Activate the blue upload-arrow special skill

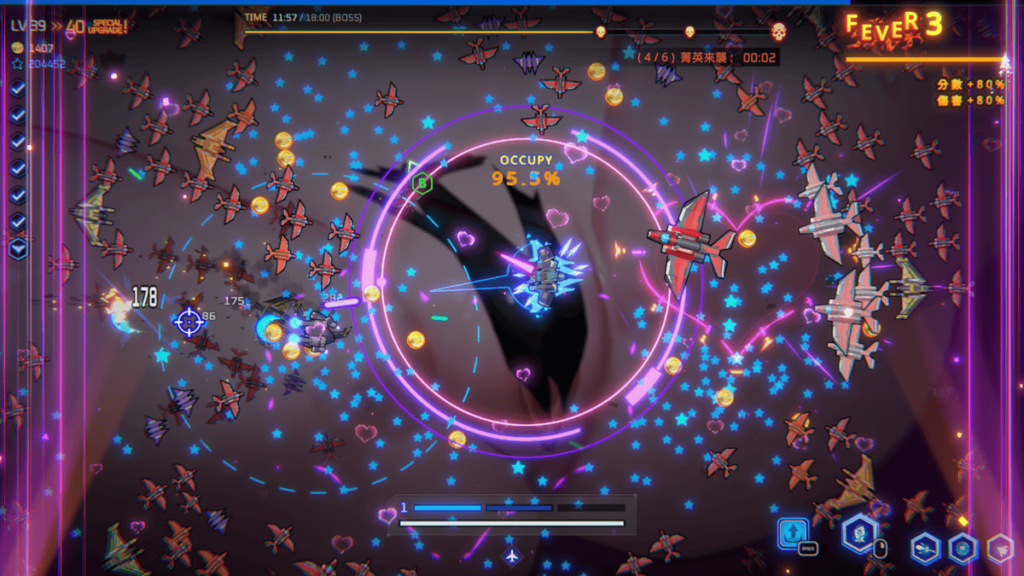tap(794, 533)
